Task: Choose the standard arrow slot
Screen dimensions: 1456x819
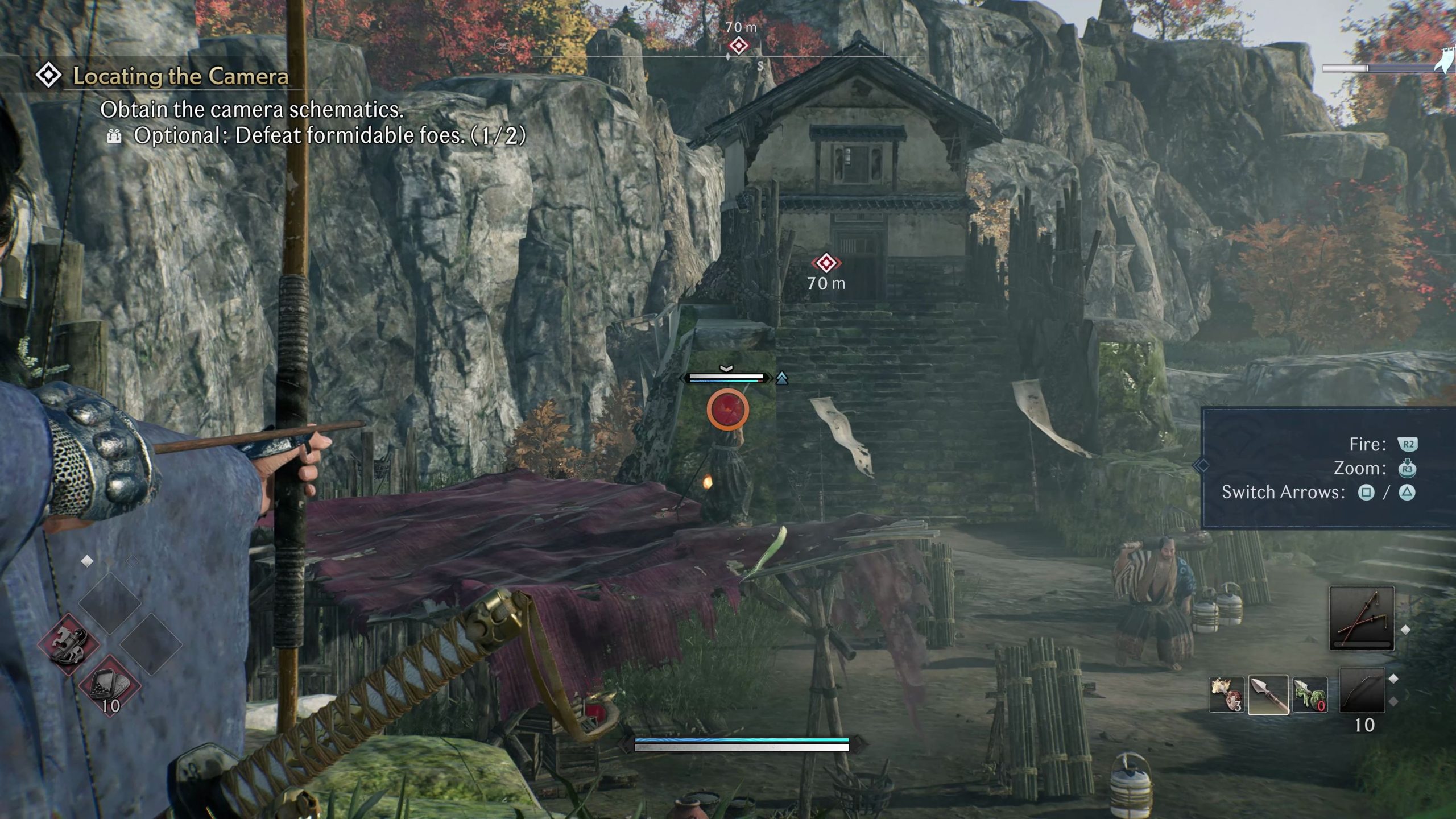Action: coord(1268,694)
